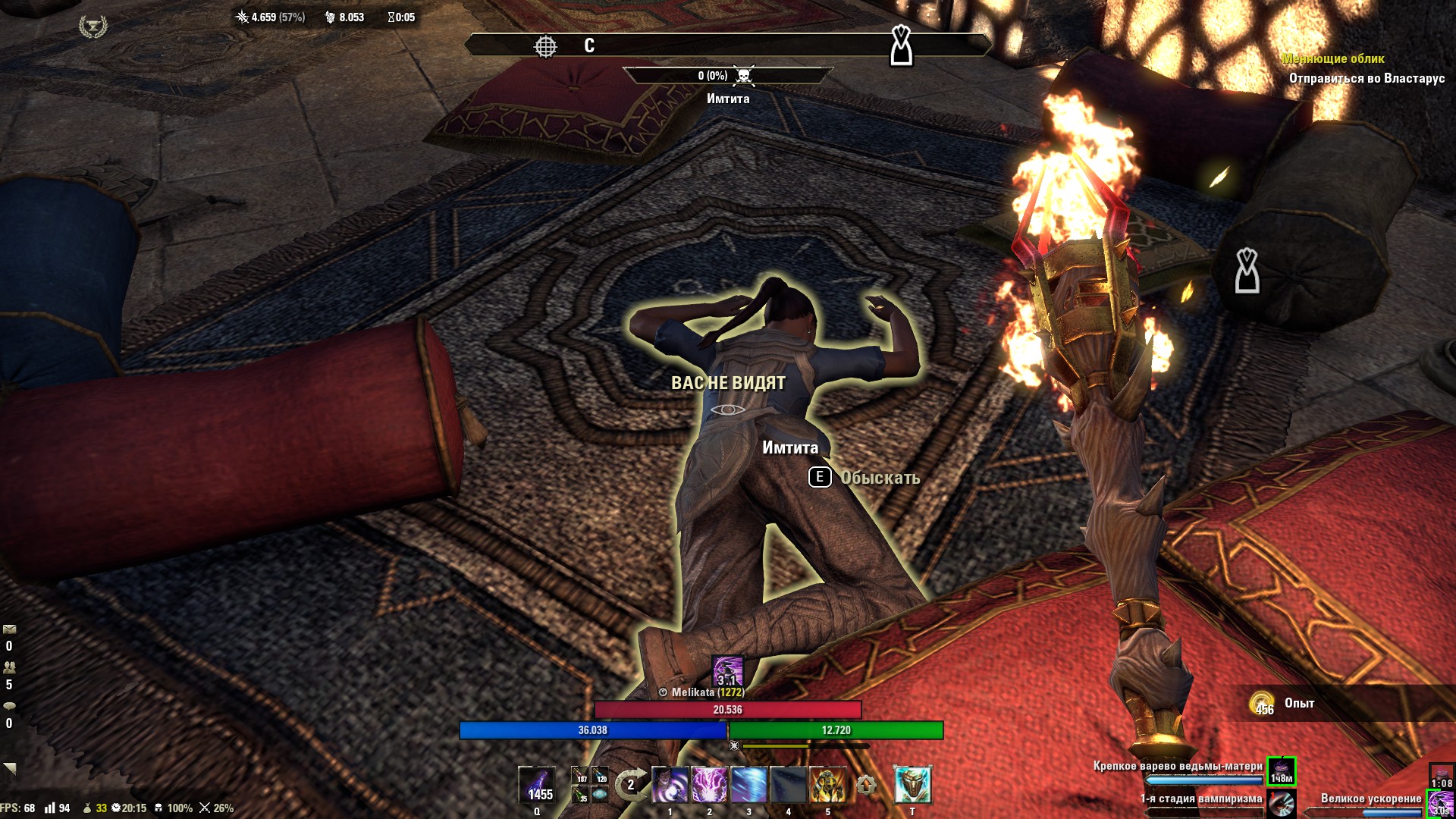Activate the blue whirlwind ability

[x=749, y=785]
